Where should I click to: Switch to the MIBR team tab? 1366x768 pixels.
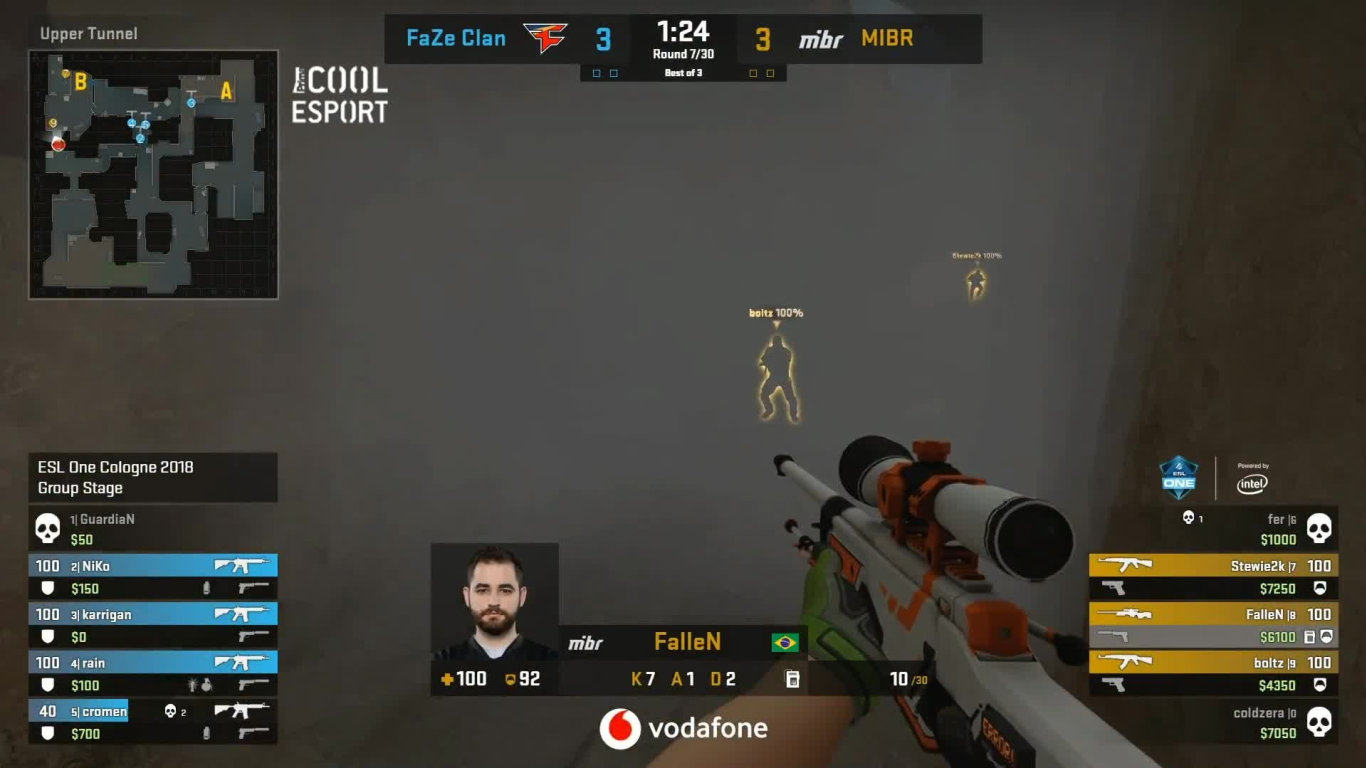pyautogui.click(x=887, y=39)
